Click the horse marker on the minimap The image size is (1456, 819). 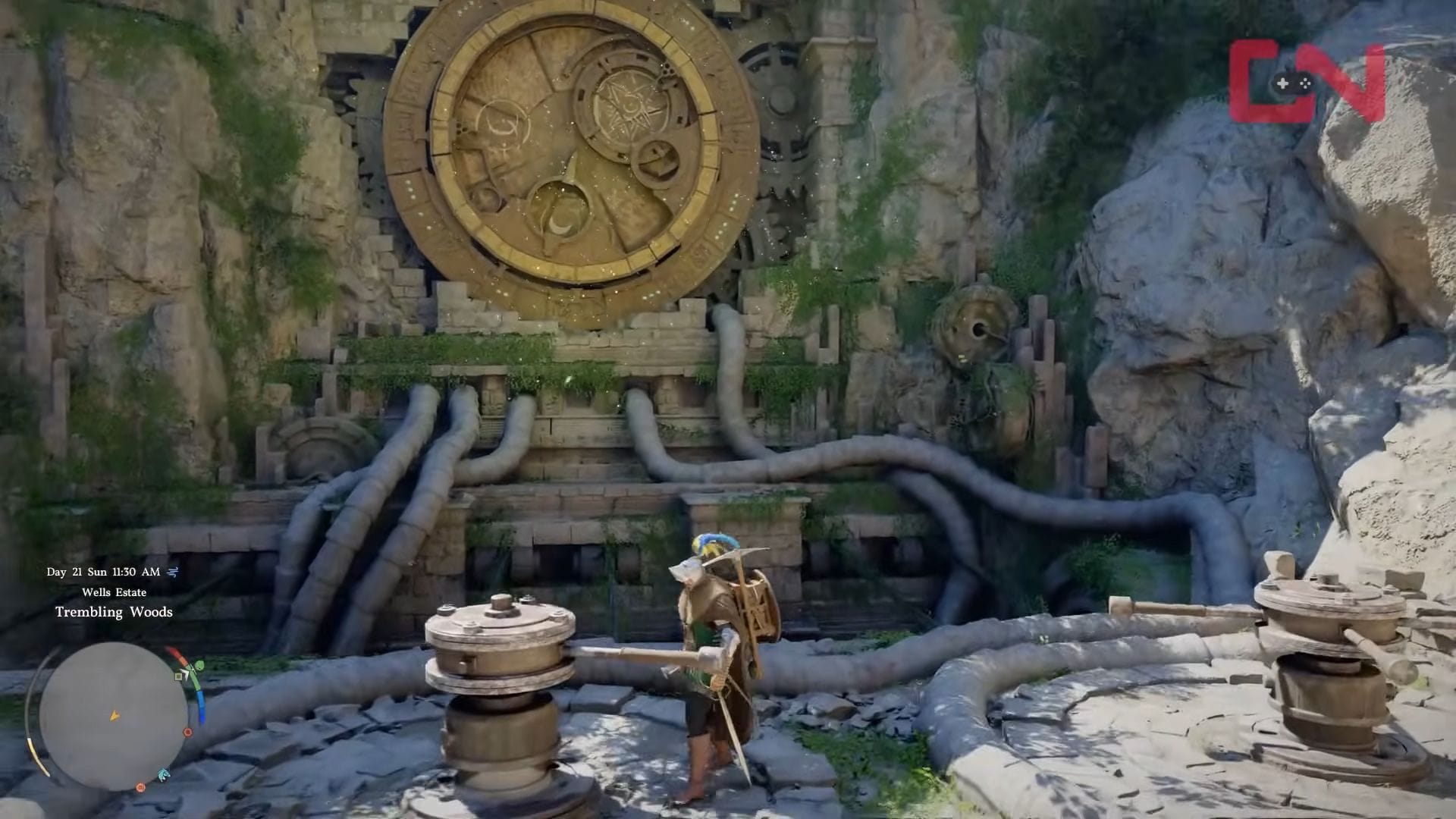click(x=163, y=774)
